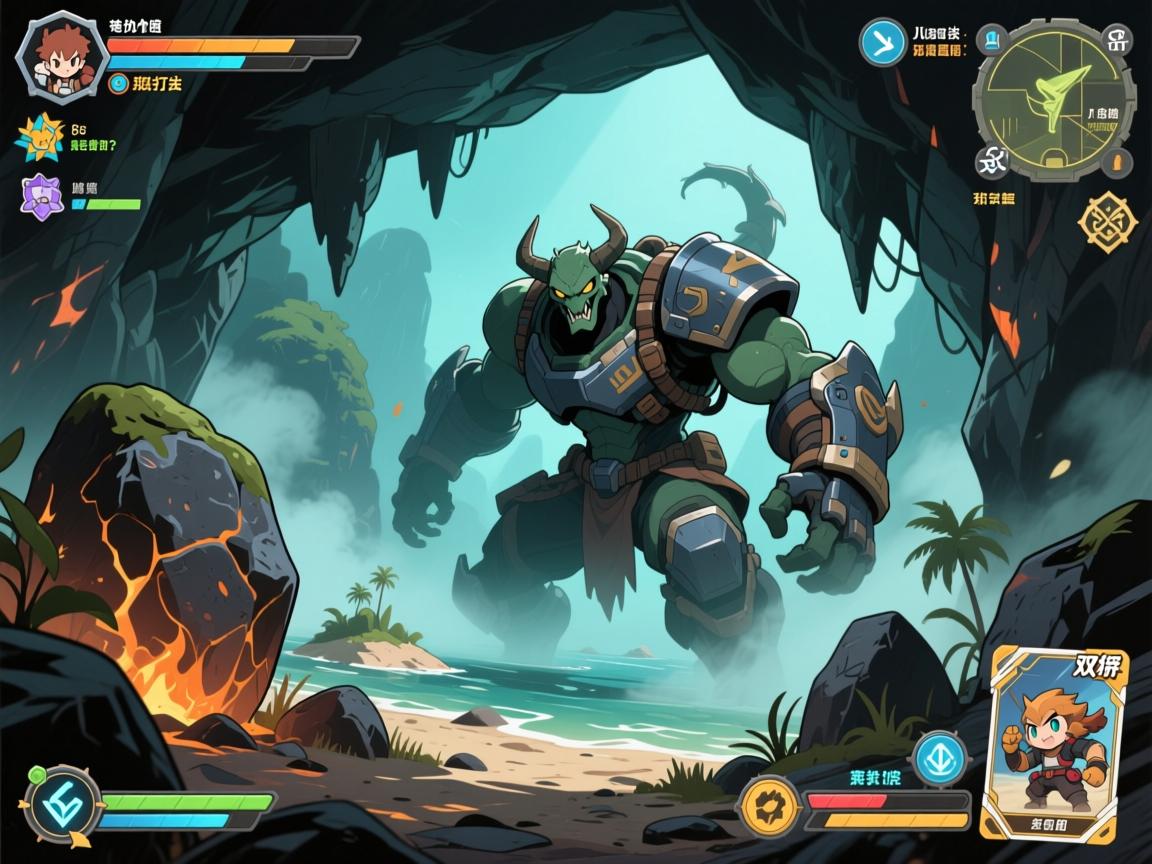Open the red-haired hero portrait
Viewport: 1152px width, 864px height.
[58, 54]
